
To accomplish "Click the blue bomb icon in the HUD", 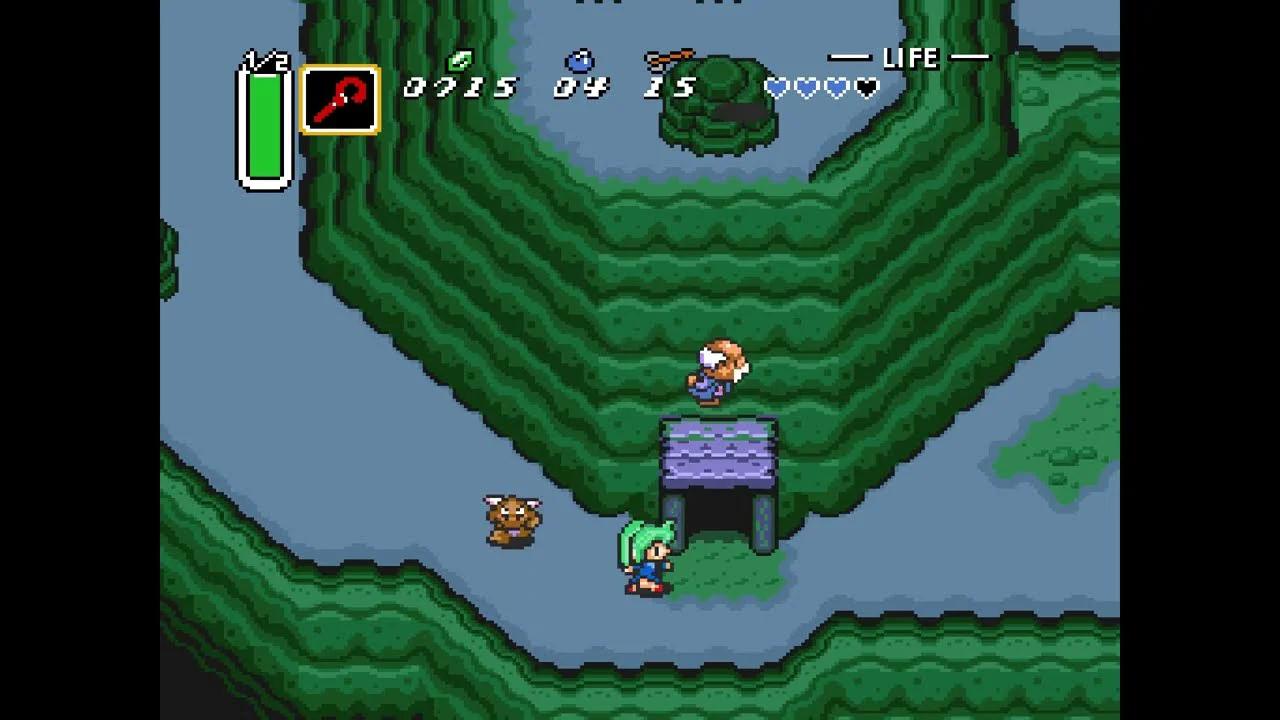I will (578, 60).
